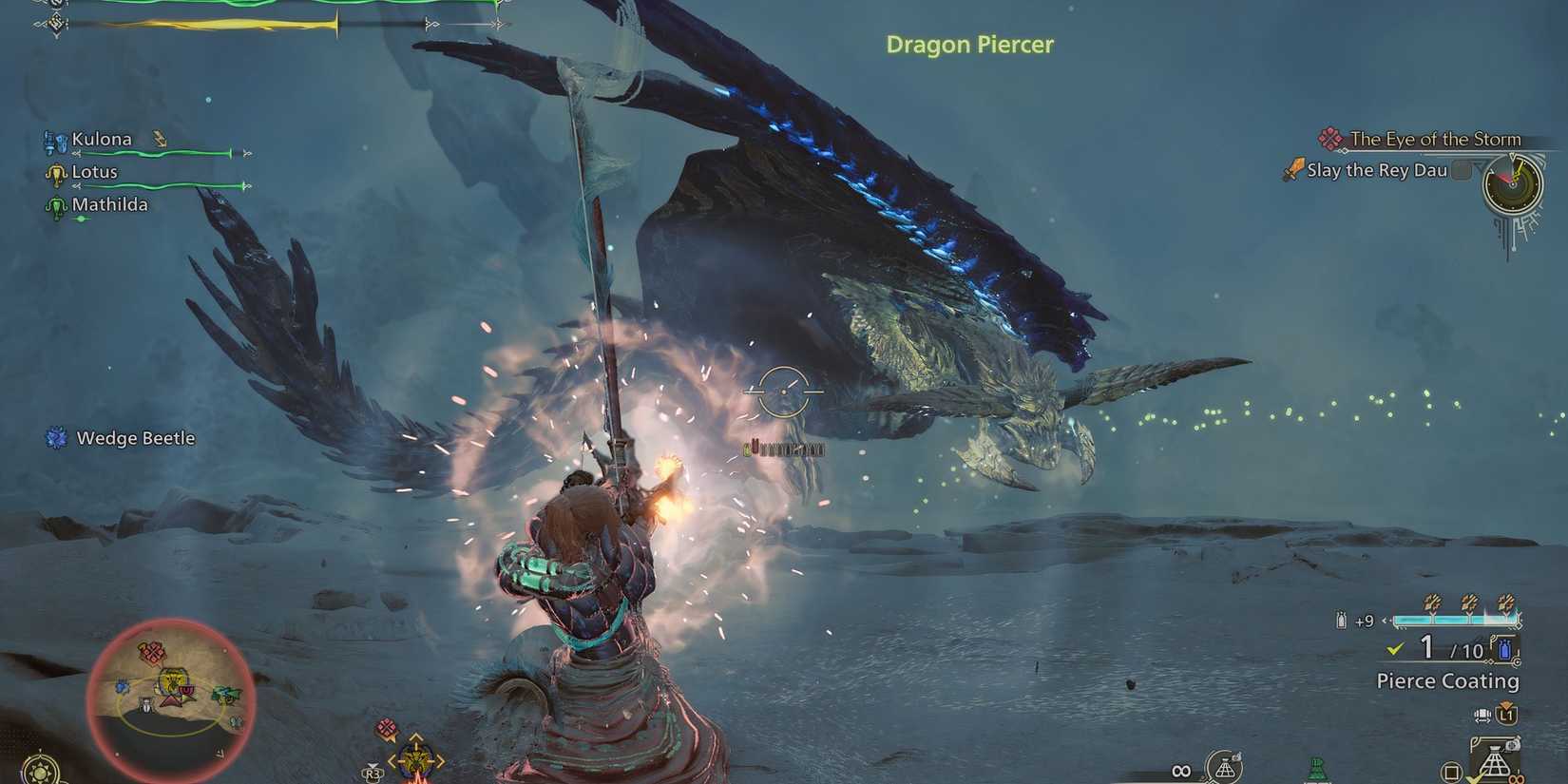Click the green potion item icon
This screenshot has height=784, width=1568.
tap(1317, 766)
